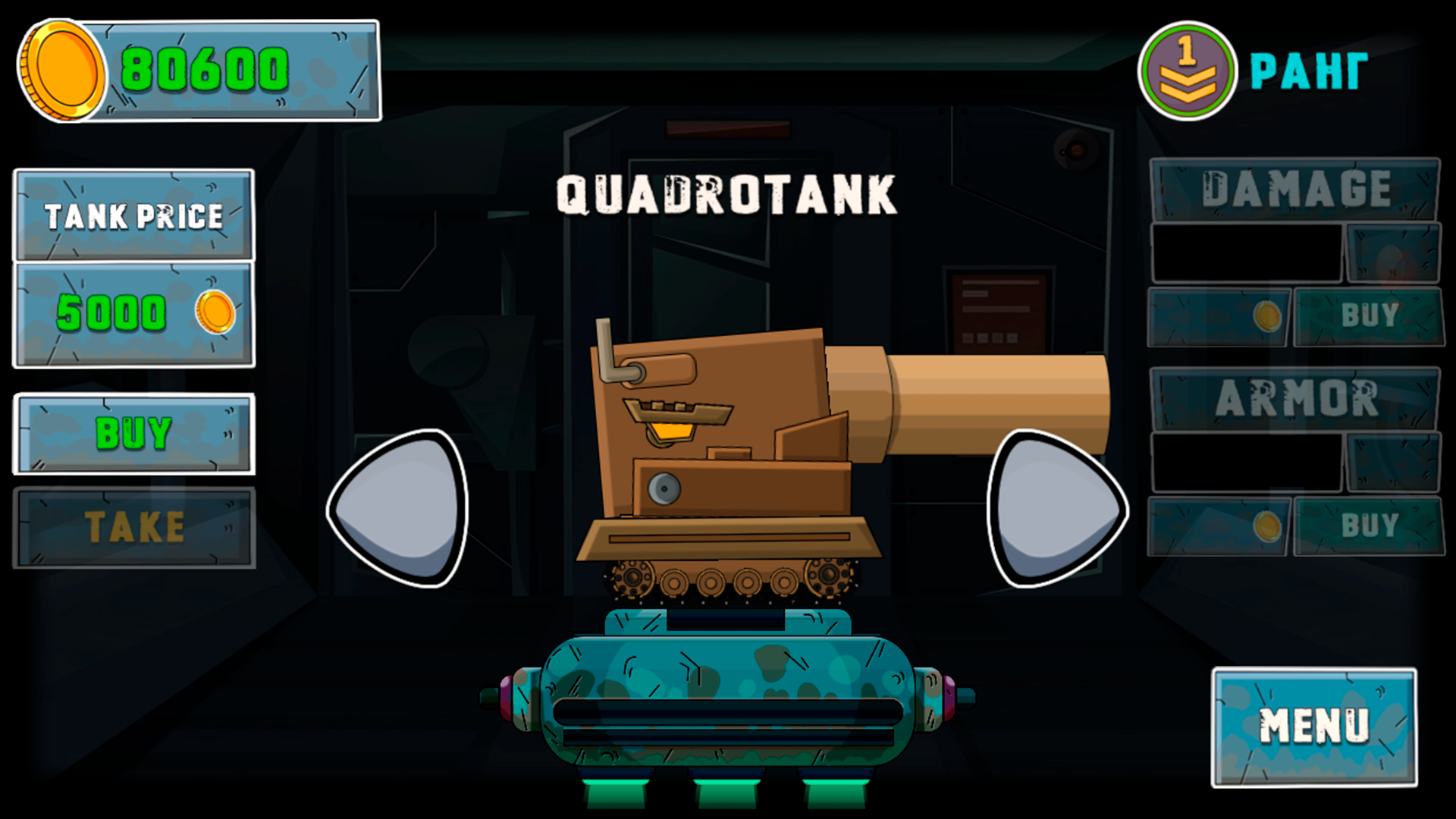Click the TANK PRICE label panel
The width and height of the screenshot is (1456, 819).
[133, 216]
